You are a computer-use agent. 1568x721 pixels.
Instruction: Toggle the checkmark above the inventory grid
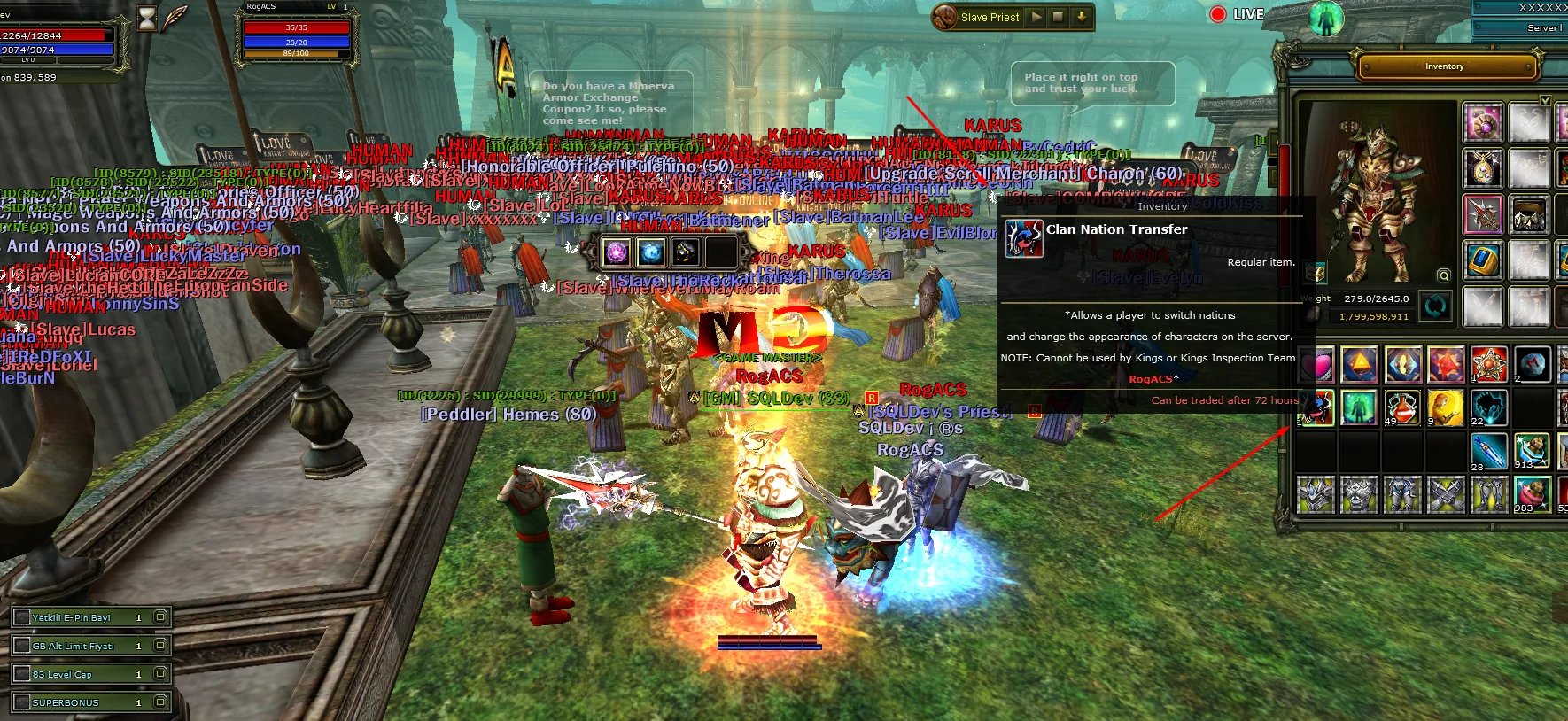pos(1545,100)
